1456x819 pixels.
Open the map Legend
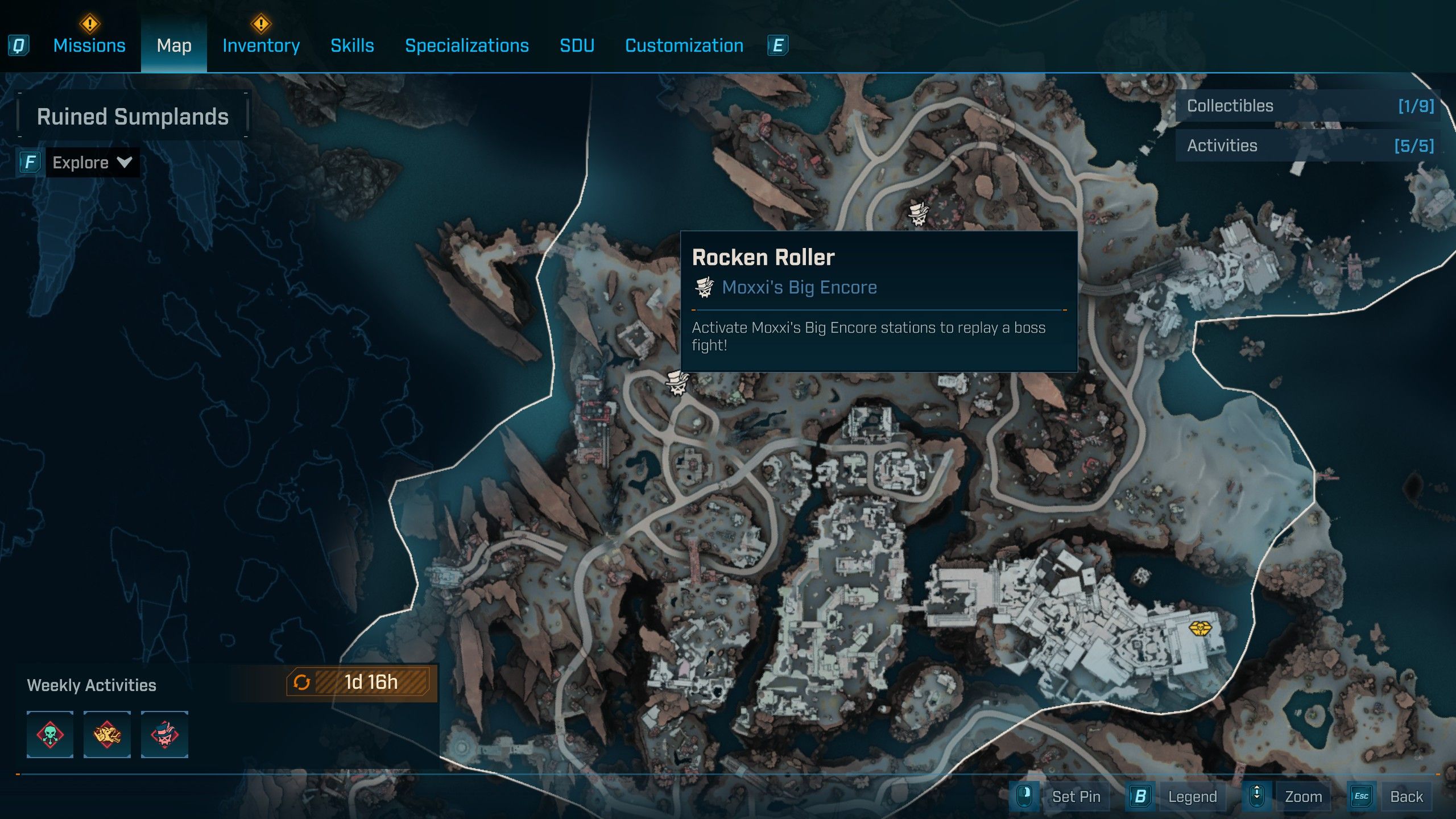click(1192, 796)
